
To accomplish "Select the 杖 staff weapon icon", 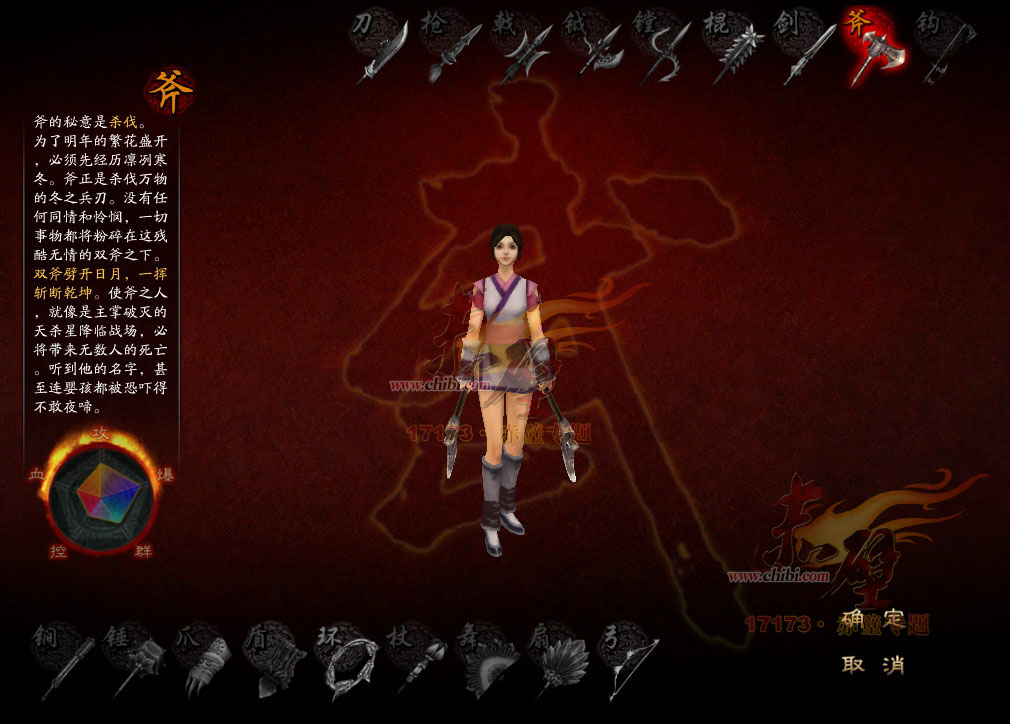I will [x=419, y=660].
